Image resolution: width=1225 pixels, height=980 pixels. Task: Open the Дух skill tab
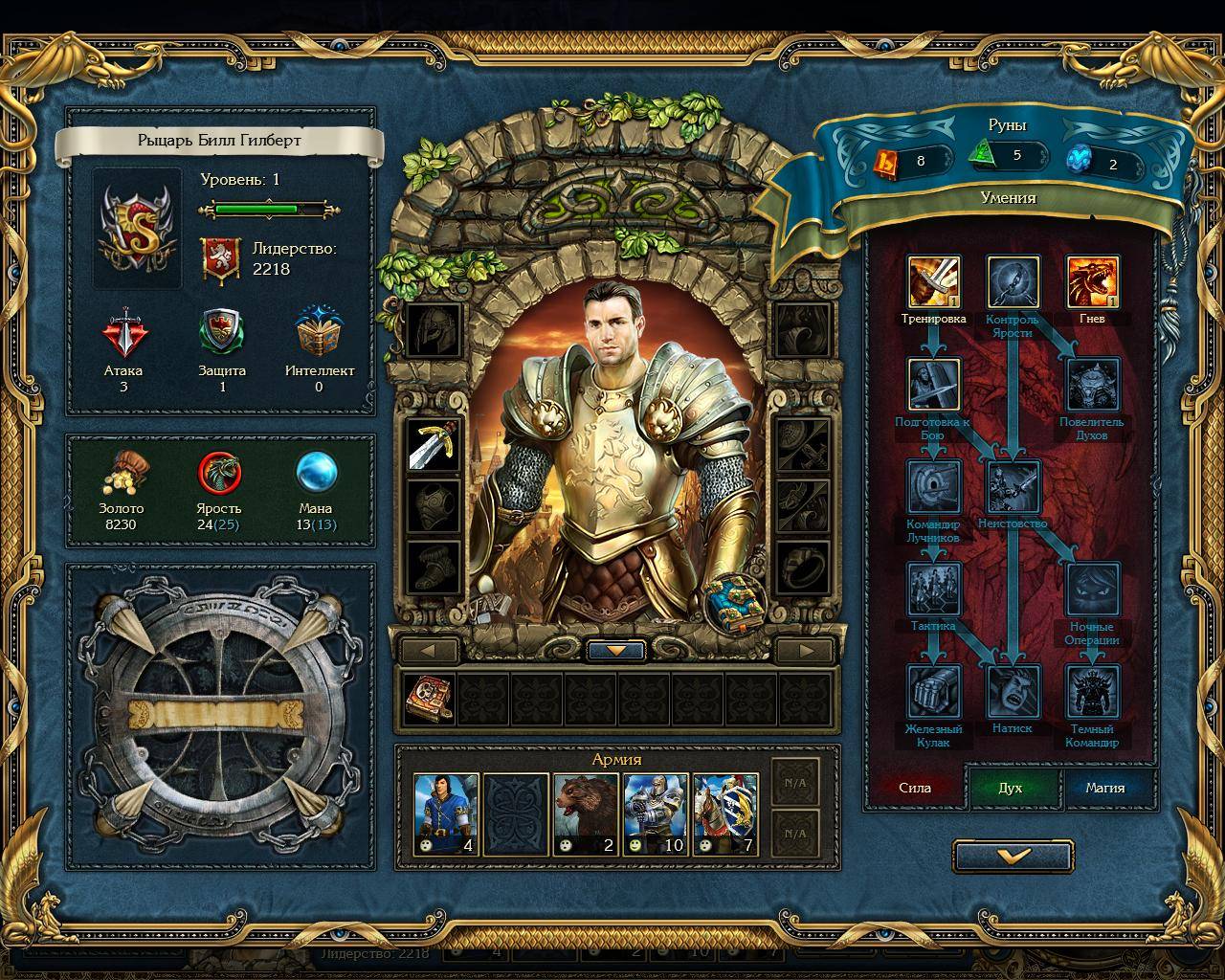(1011, 788)
